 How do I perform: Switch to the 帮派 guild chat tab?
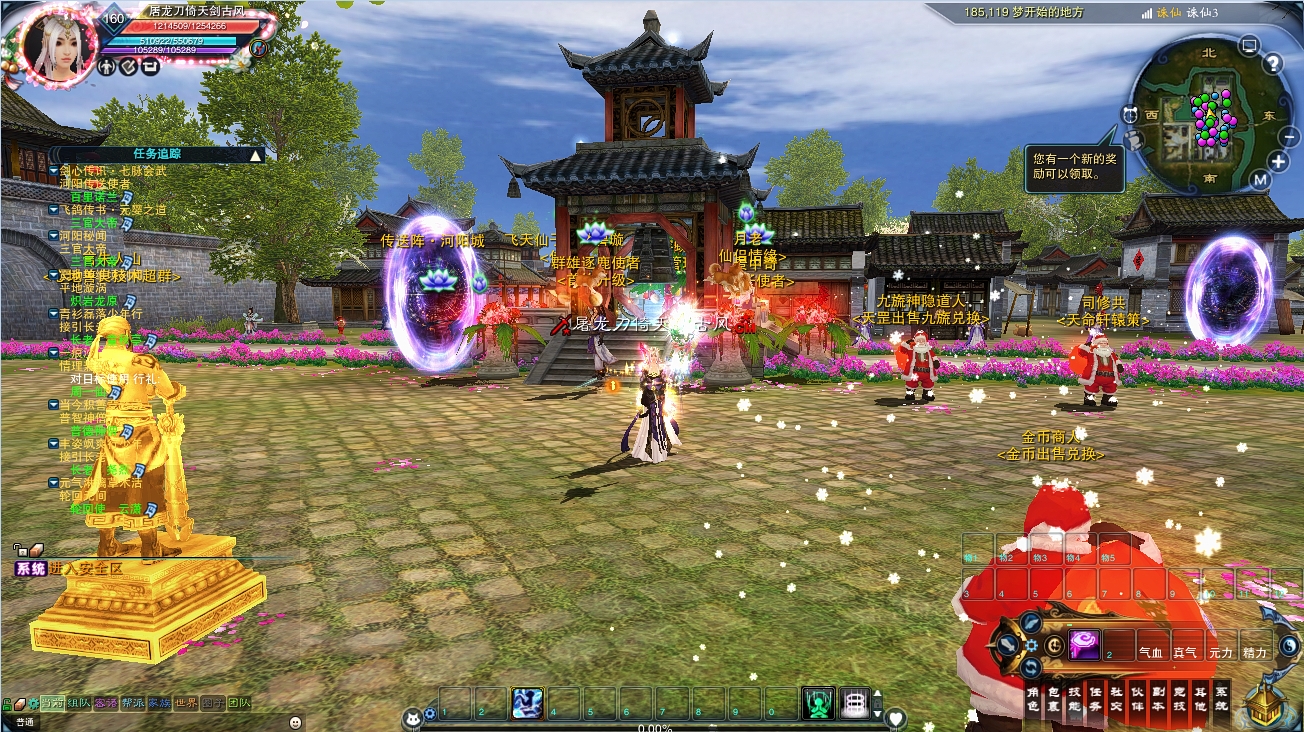tap(133, 703)
